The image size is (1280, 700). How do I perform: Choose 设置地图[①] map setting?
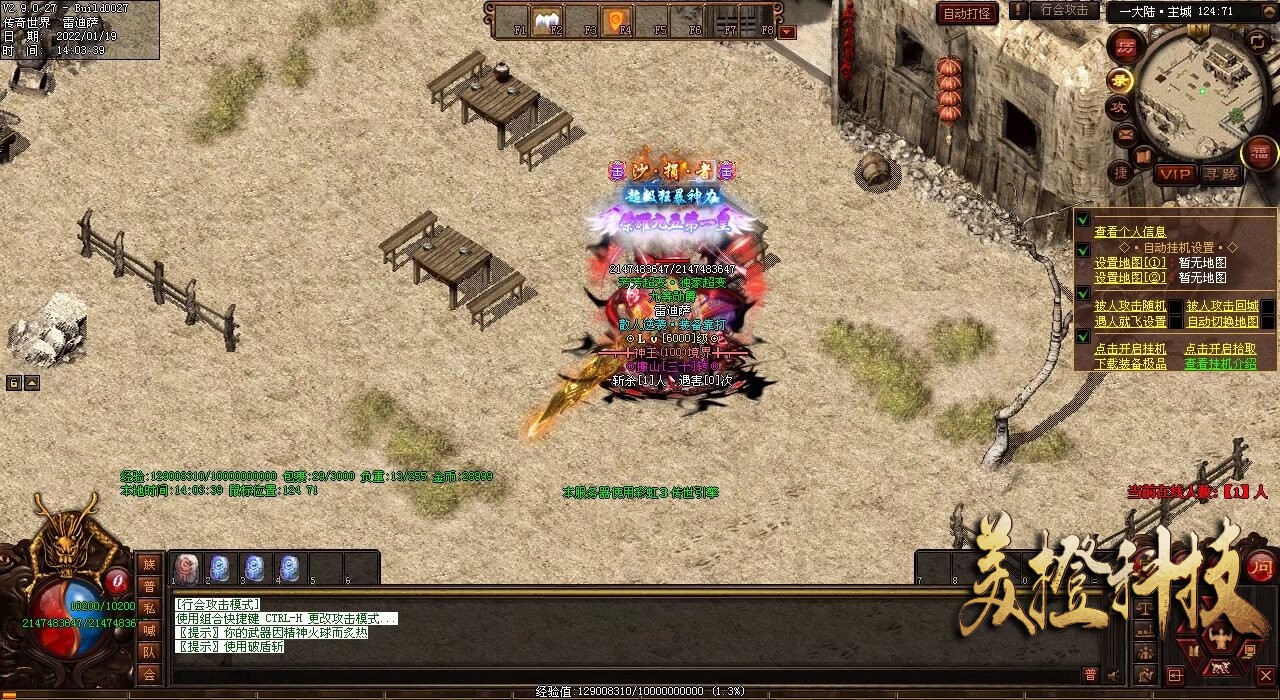point(1130,263)
